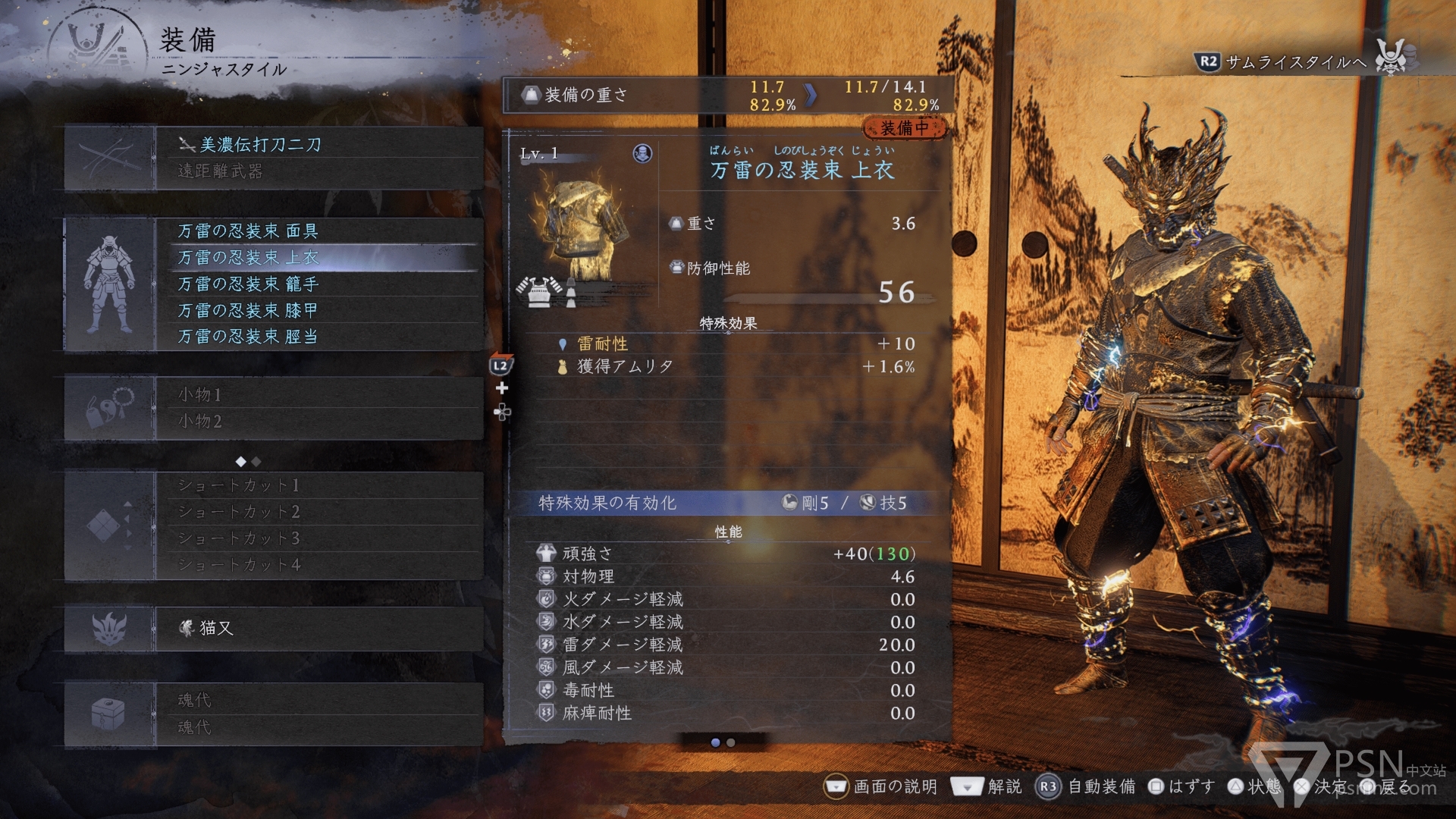Choose 万雷の忍装束 上衣 body armor row

click(x=318, y=257)
